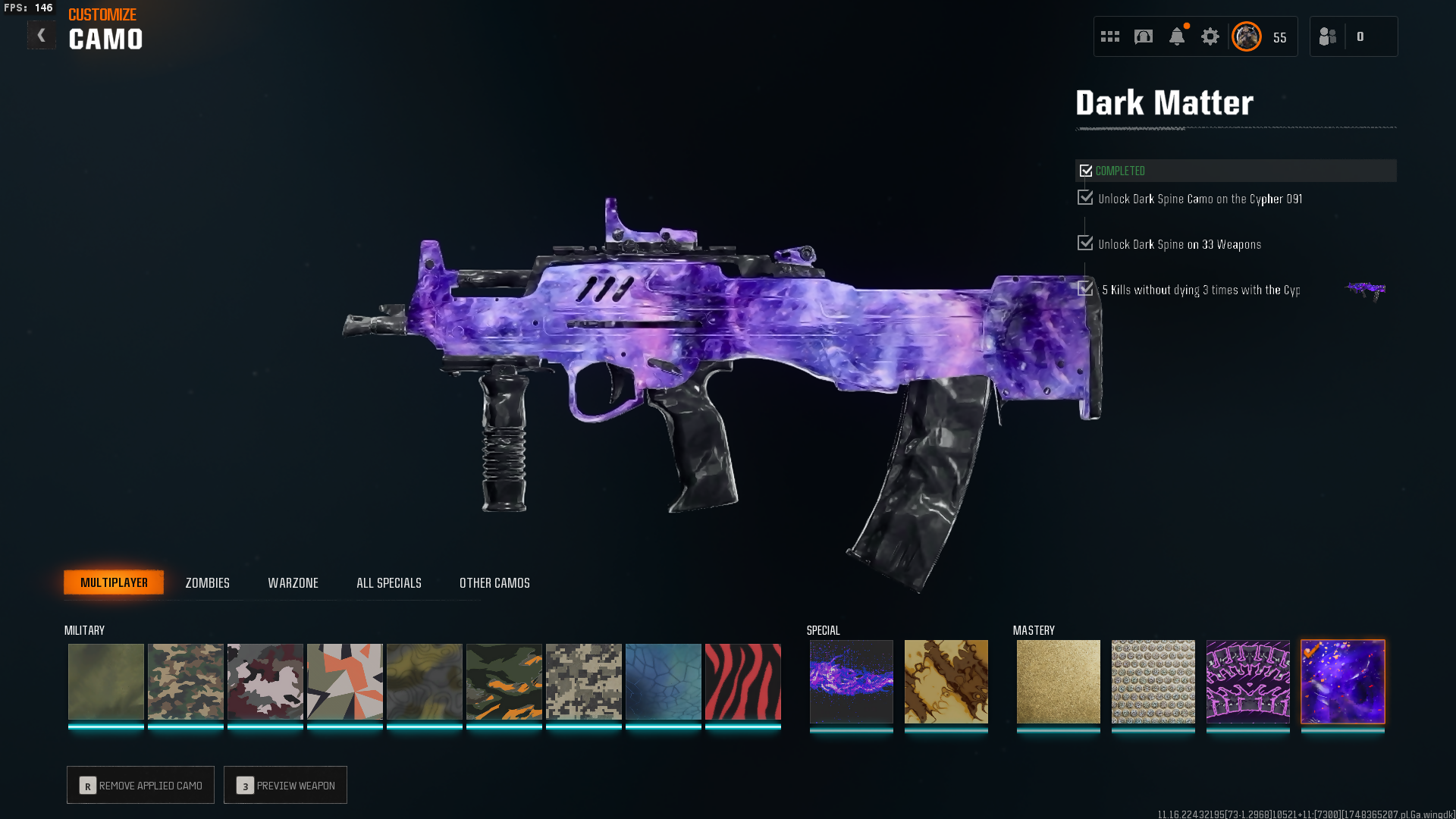Open the player profile avatar
1456x819 pixels.
[x=1246, y=36]
